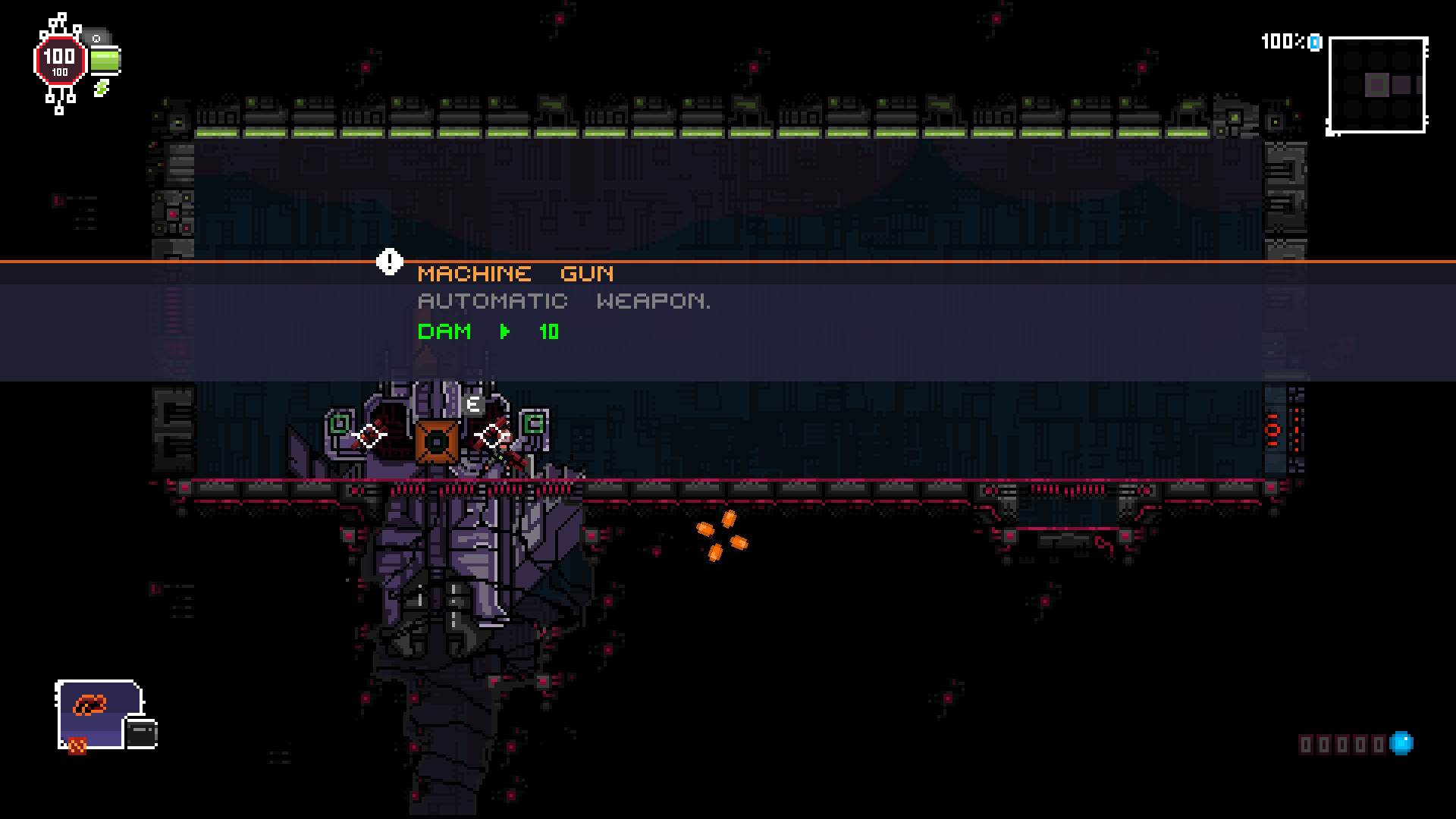
Task: Click the exclamation mark notification icon
Action: click(389, 262)
